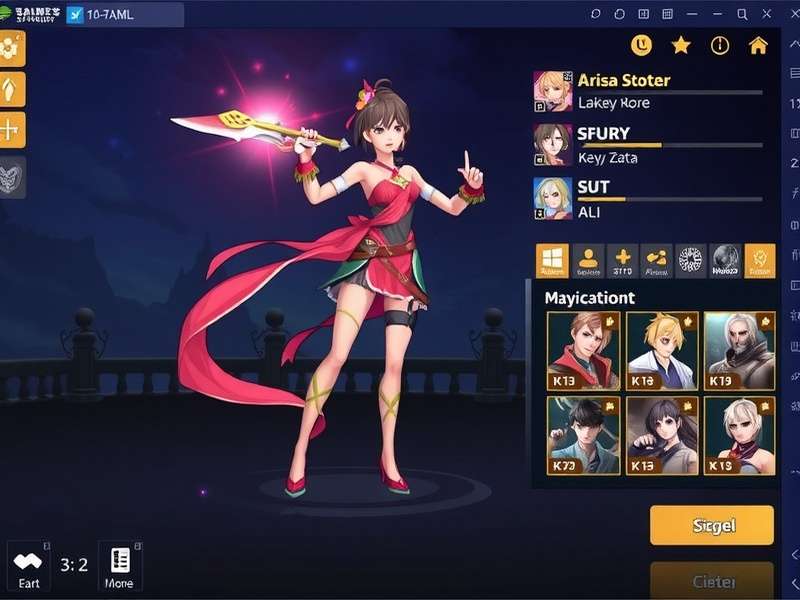Click the gold star favorites icon
This screenshot has width=800, height=600.
[681, 45]
